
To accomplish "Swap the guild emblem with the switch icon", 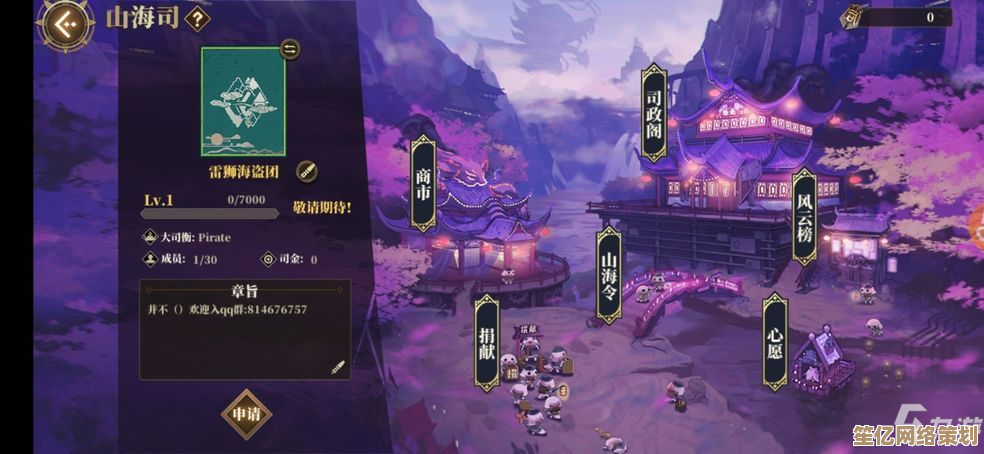I will [x=290, y=49].
